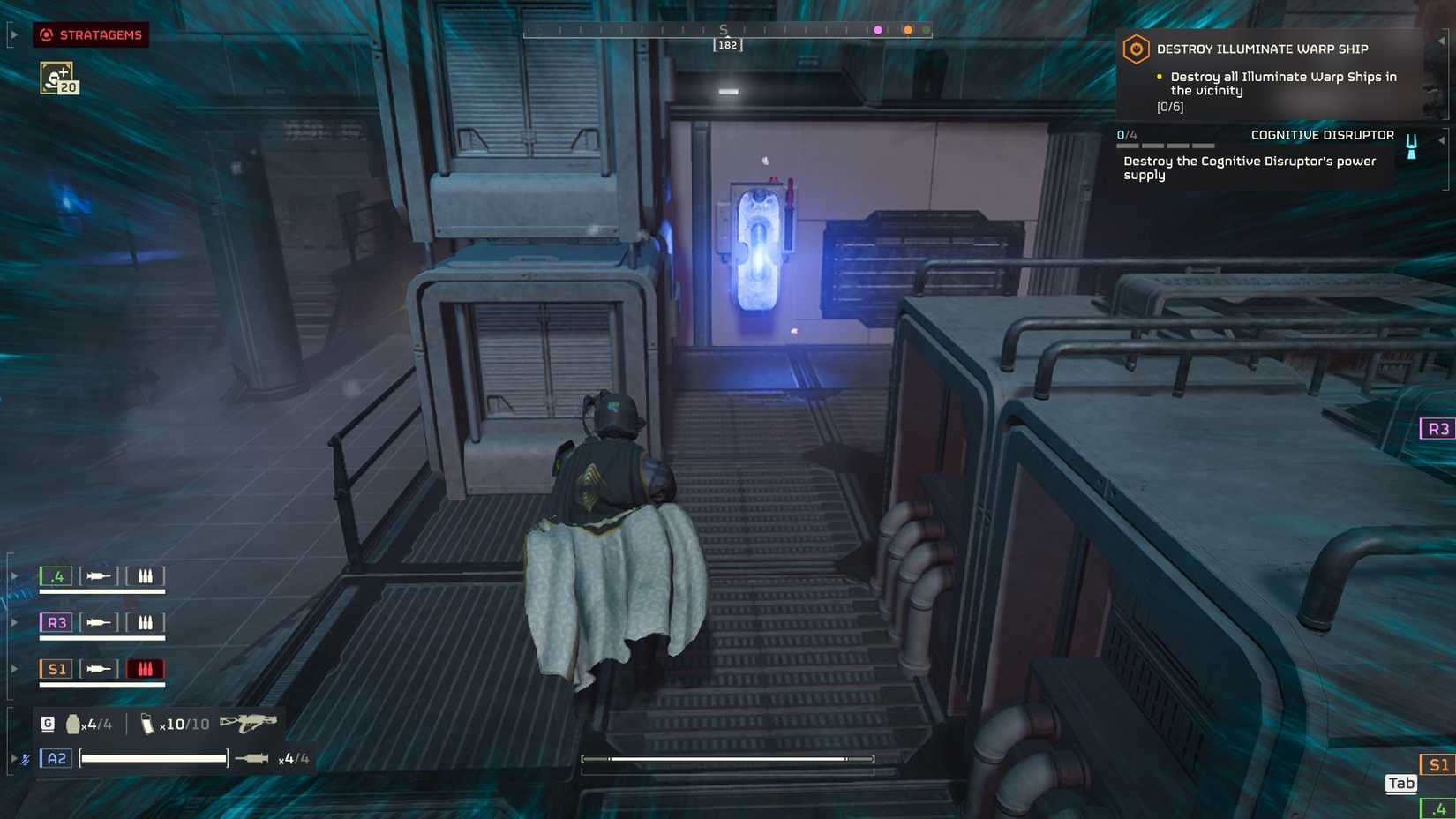
Task: Click the pink marker on the compass bar
Action: pos(877,30)
